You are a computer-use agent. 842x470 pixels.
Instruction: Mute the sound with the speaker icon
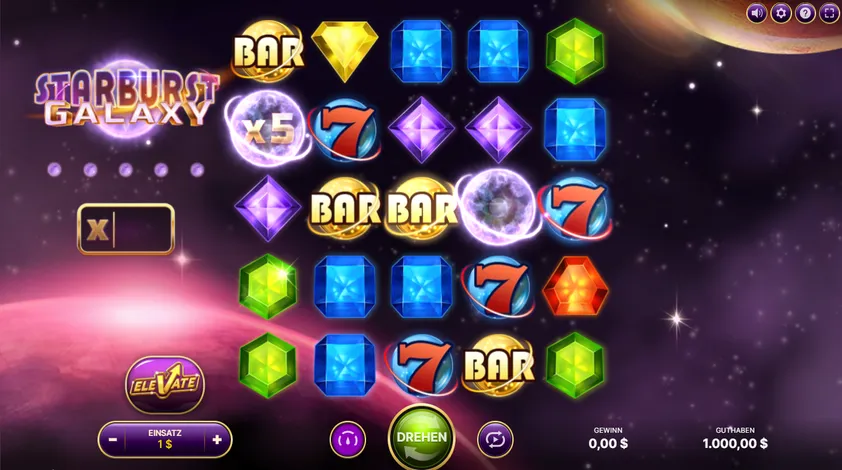click(757, 13)
